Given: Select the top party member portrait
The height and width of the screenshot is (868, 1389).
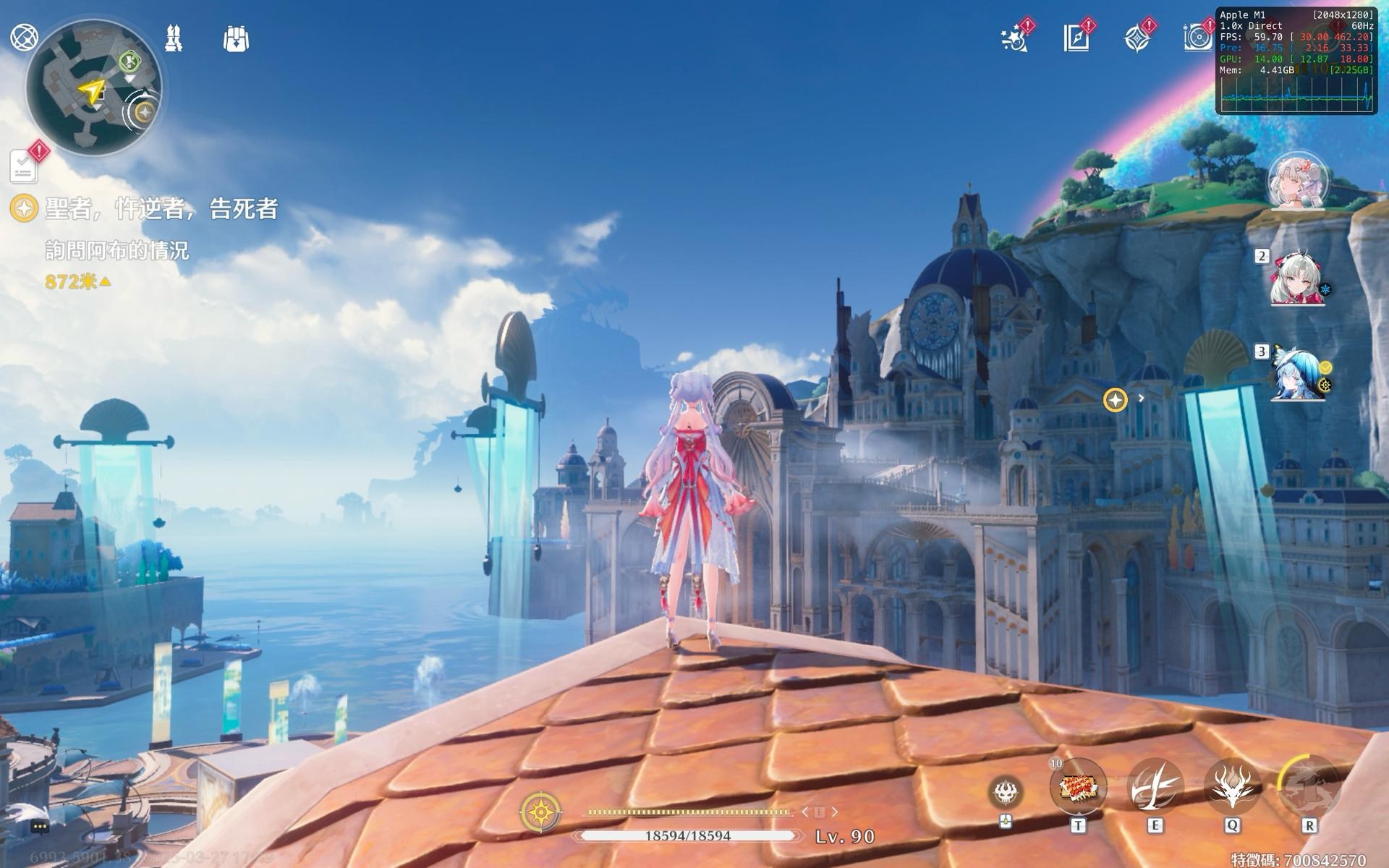Looking at the screenshot, I should pos(1297,181).
